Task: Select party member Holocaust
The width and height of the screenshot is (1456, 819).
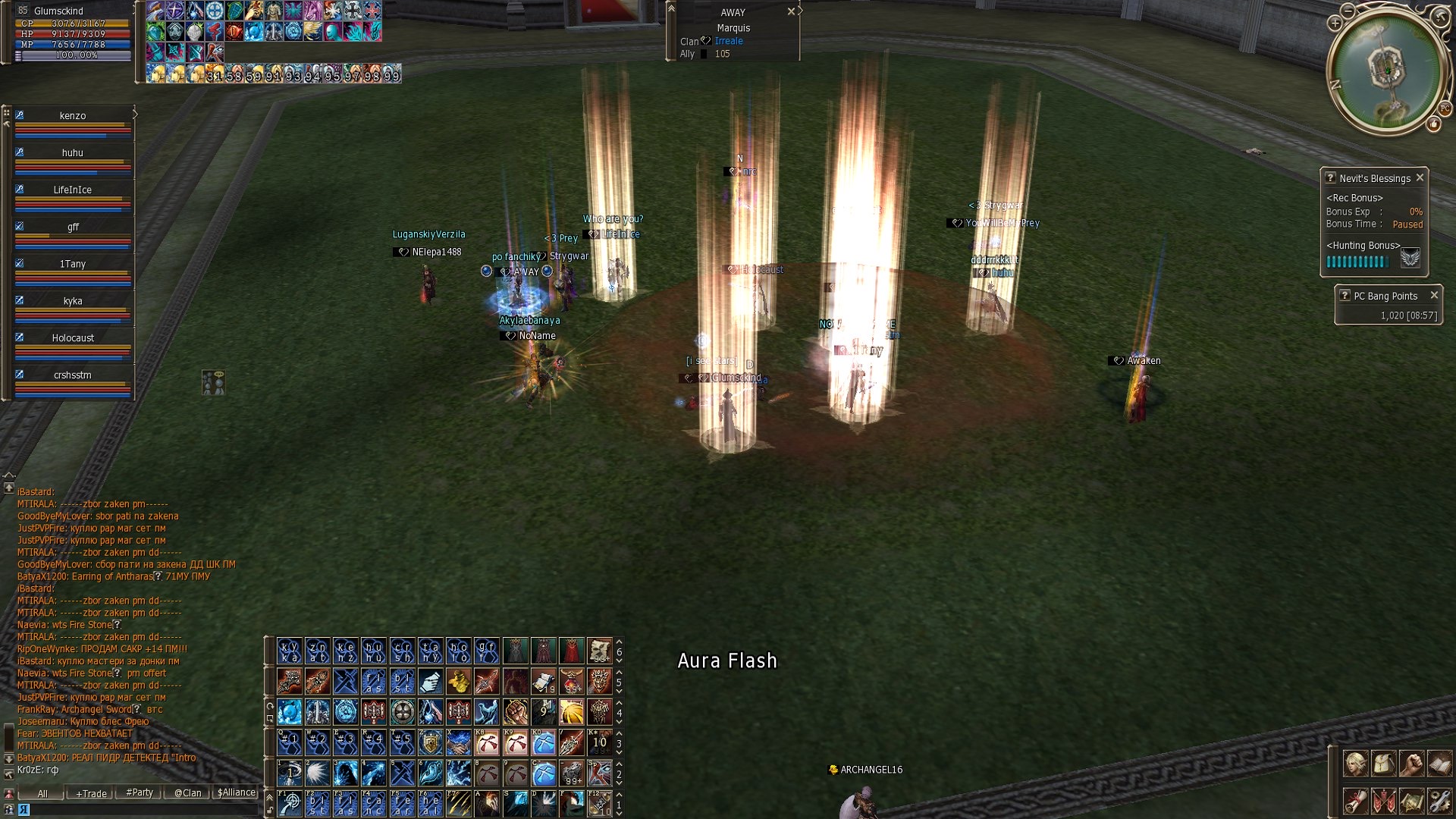Action: 73,338
